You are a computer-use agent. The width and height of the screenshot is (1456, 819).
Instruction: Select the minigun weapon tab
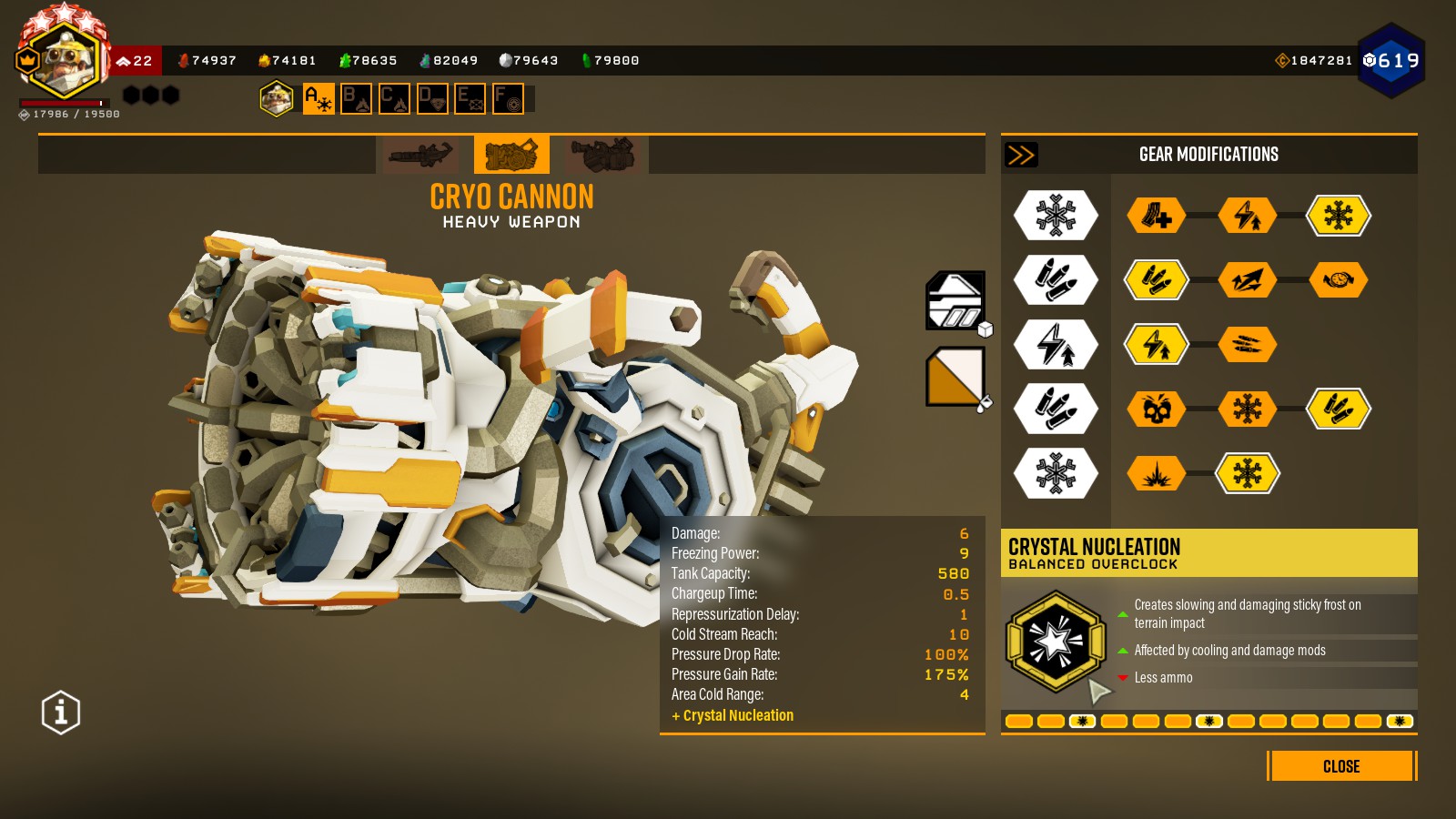click(x=420, y=155)
